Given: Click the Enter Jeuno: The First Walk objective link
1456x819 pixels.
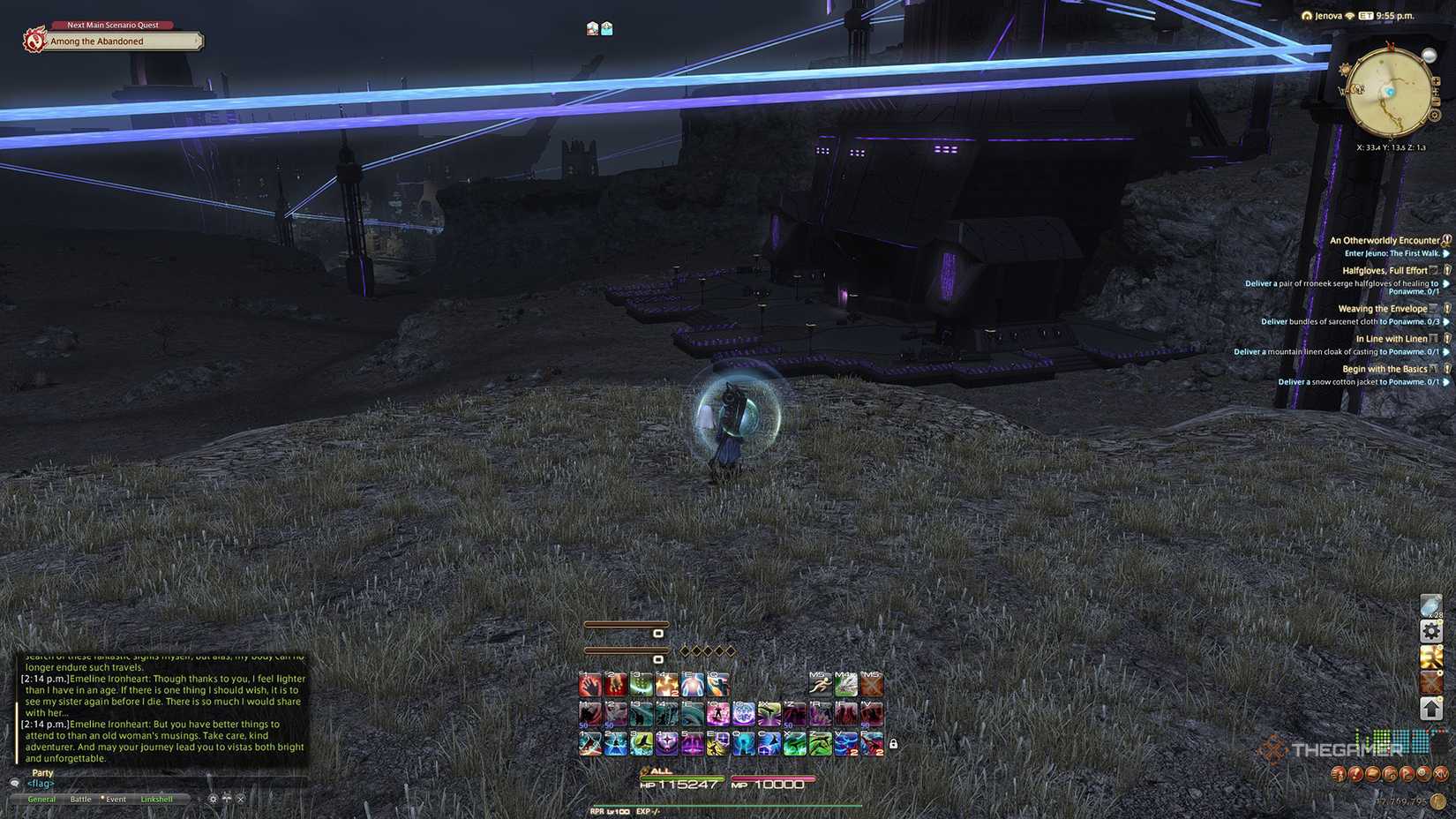Looking at the screenshot, I should [1392, 254].
